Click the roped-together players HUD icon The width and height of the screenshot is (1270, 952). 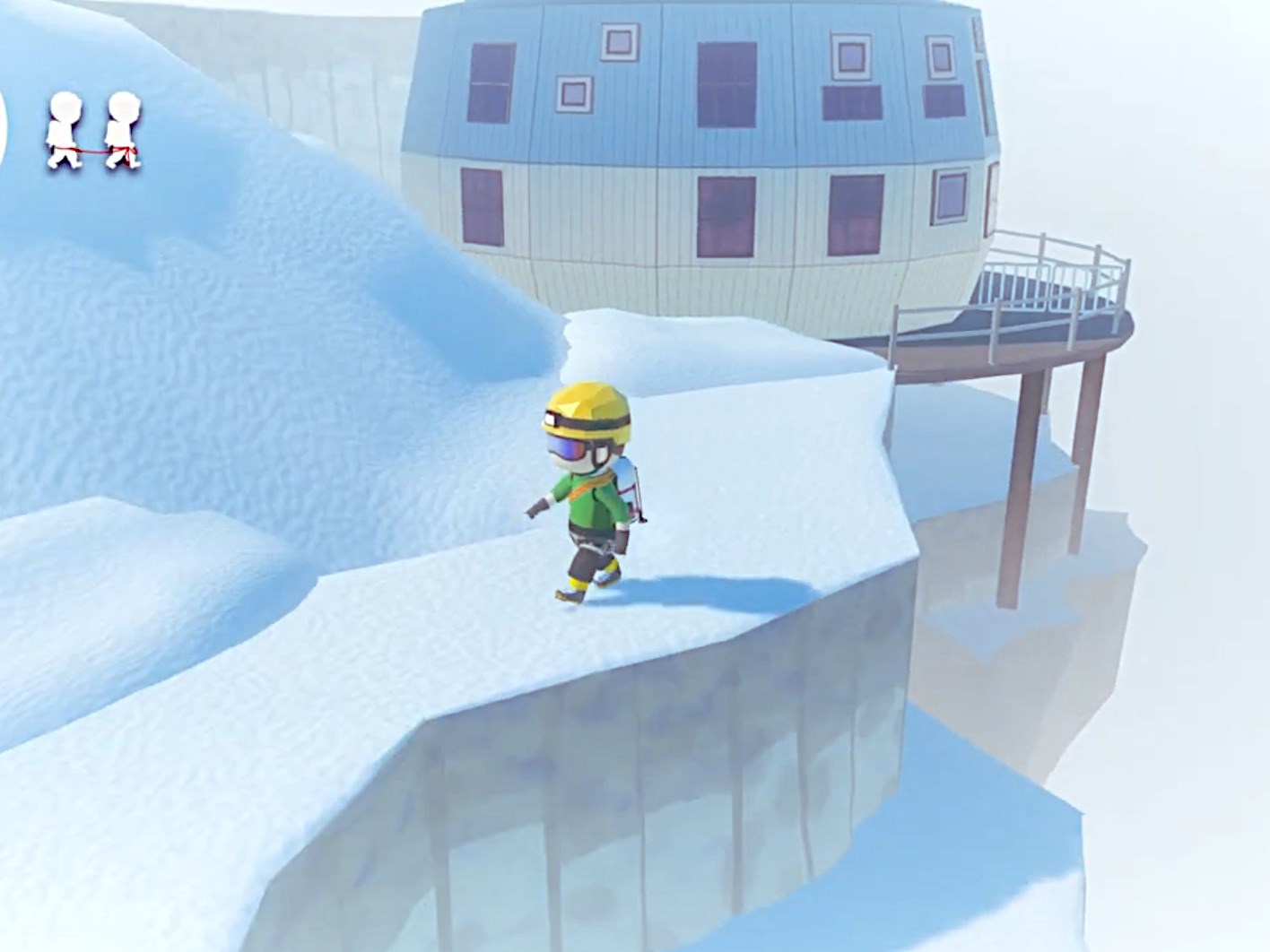click(94, 130)
